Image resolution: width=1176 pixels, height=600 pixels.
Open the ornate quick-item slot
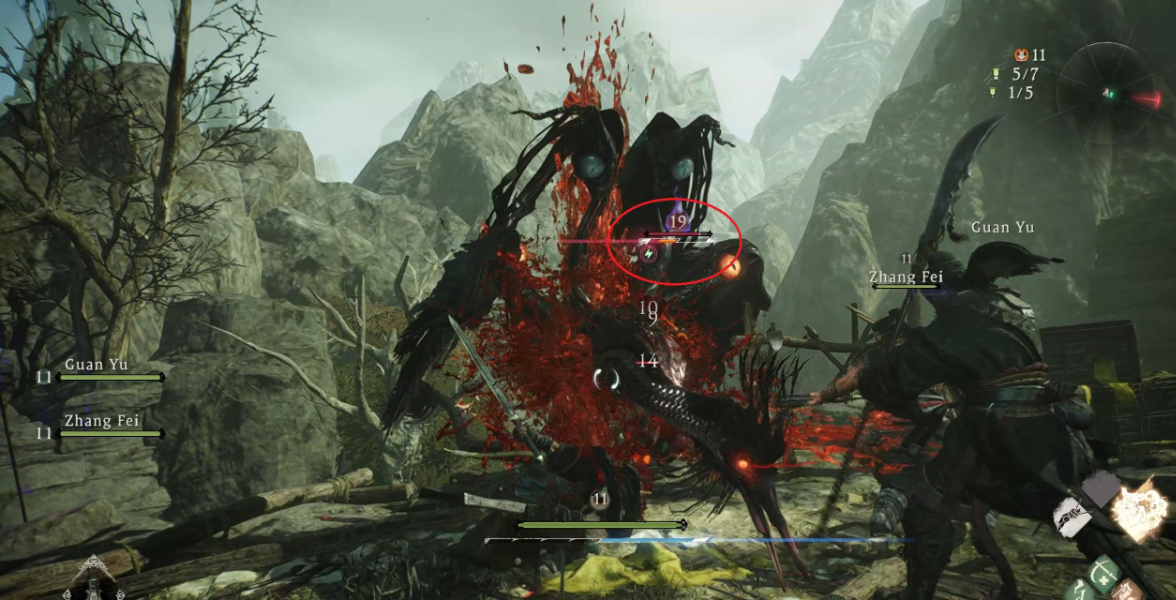pyautogui.click(x=93, y=580)
